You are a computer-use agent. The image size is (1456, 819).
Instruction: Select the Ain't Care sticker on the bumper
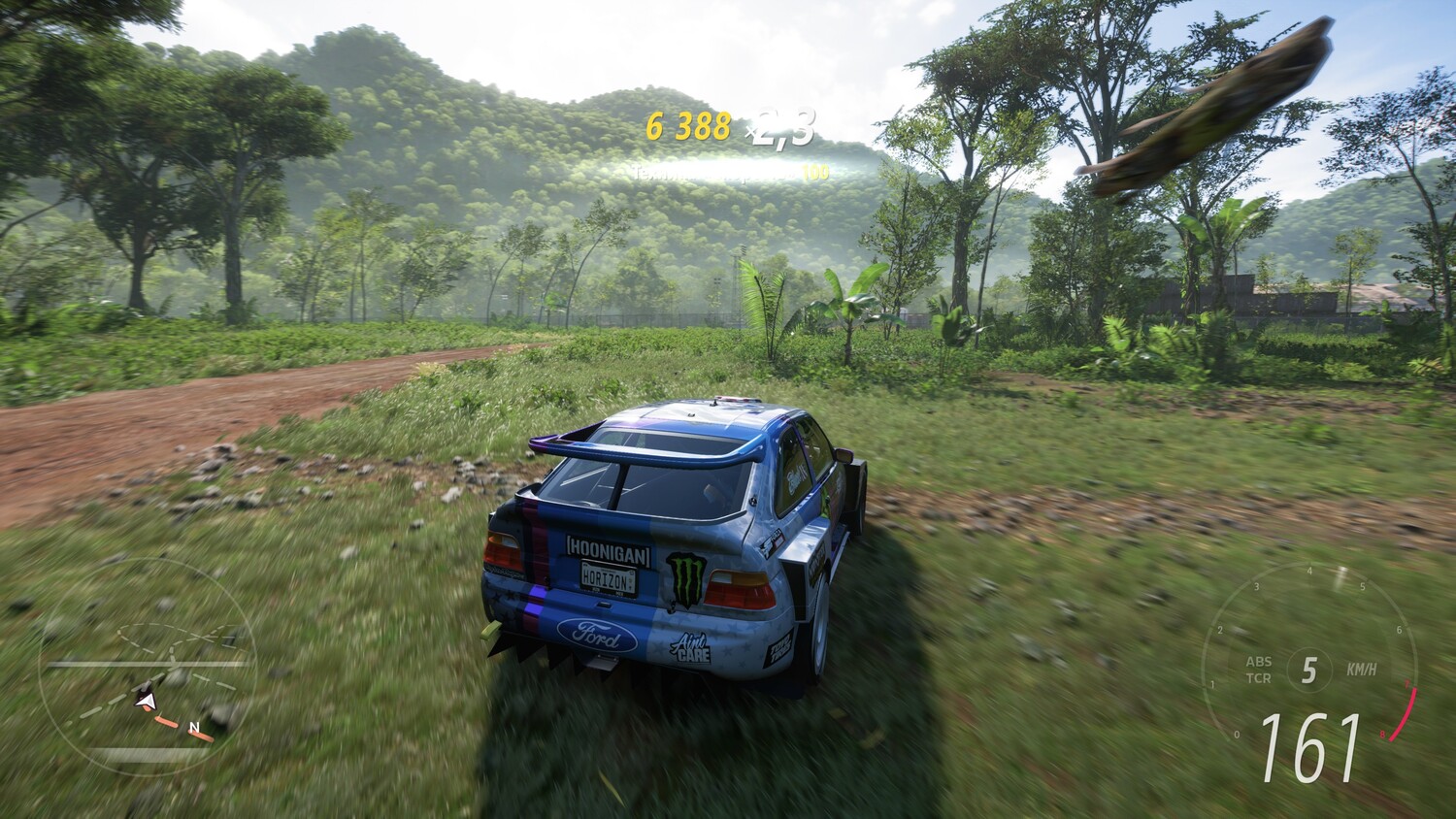[x=691, y=644]
